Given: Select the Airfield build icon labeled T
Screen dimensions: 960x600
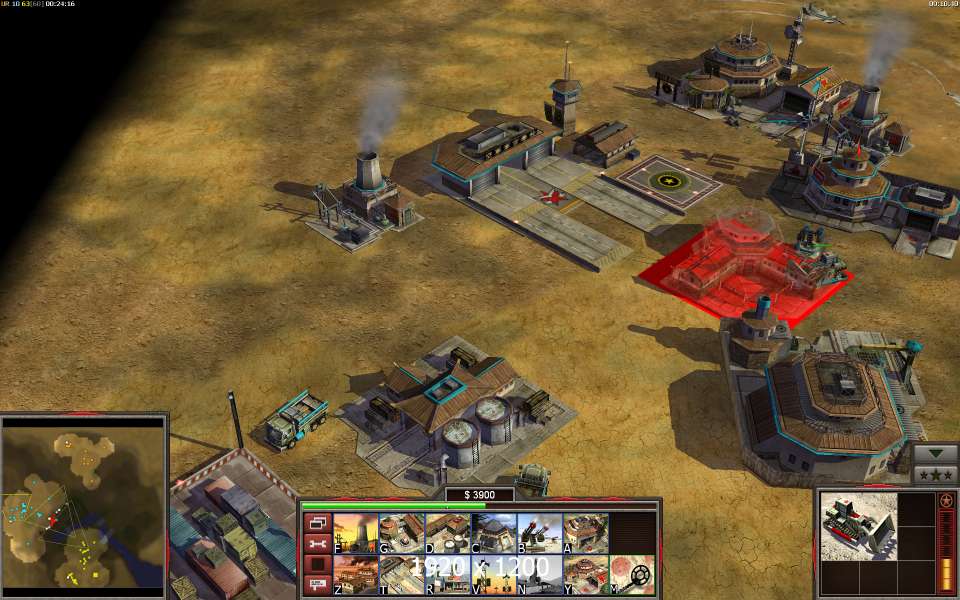Looking at the screenshot, I should pos(401,575).
